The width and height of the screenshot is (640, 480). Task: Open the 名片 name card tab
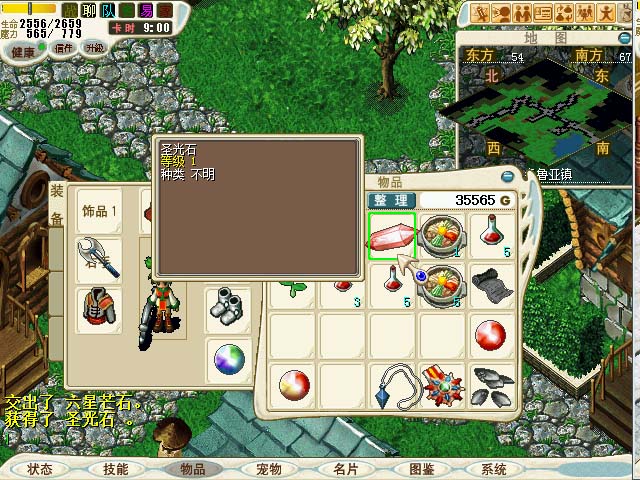pos(345,469)
